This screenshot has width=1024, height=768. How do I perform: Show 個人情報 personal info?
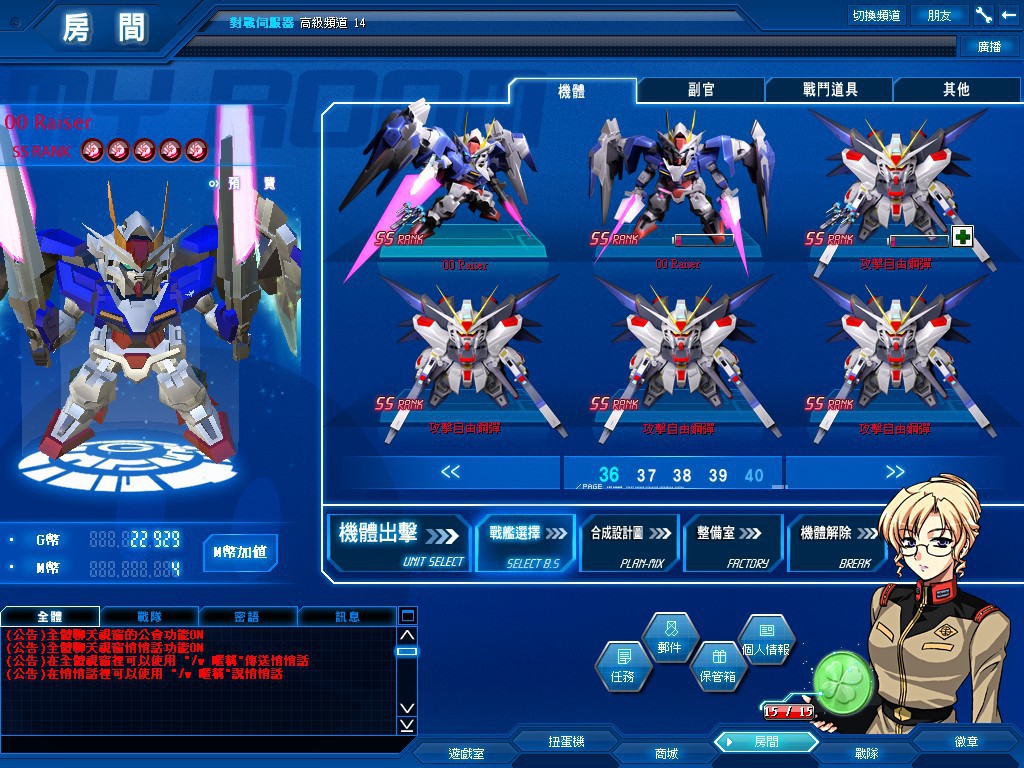[x=766, y=639]
